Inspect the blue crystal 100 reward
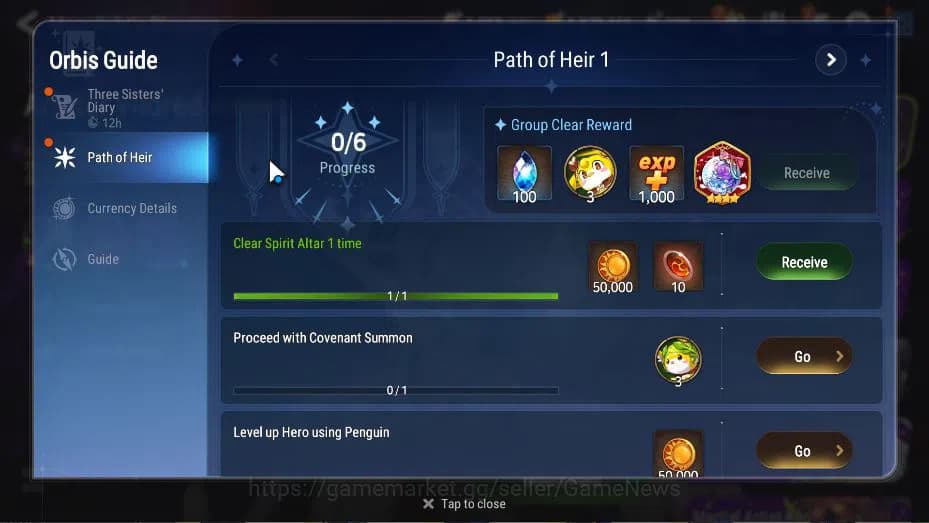The width and height of the screenshot is (929, 523). 524,173
